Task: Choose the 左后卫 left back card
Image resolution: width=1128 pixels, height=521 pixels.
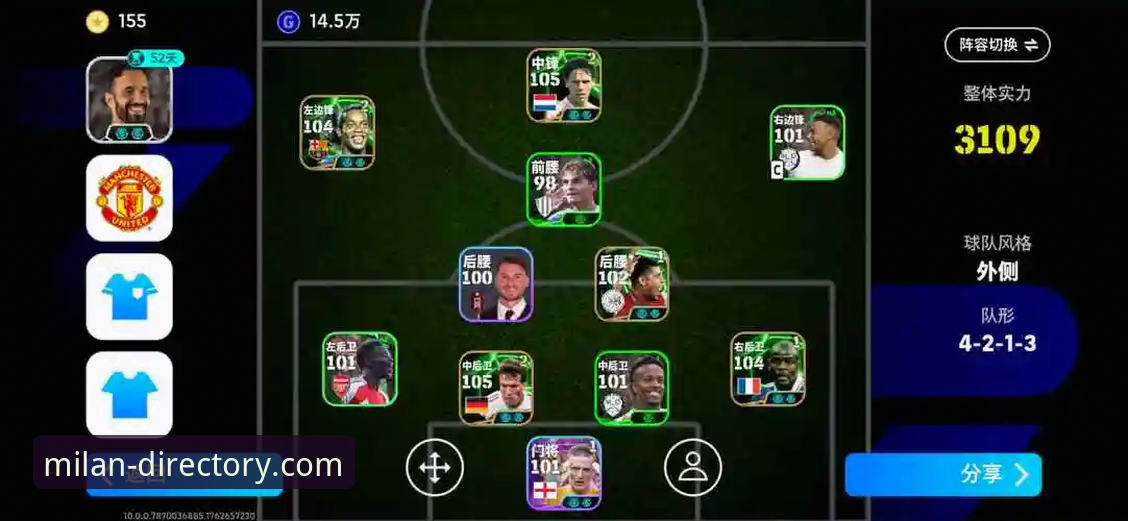Action: (360, 369)
